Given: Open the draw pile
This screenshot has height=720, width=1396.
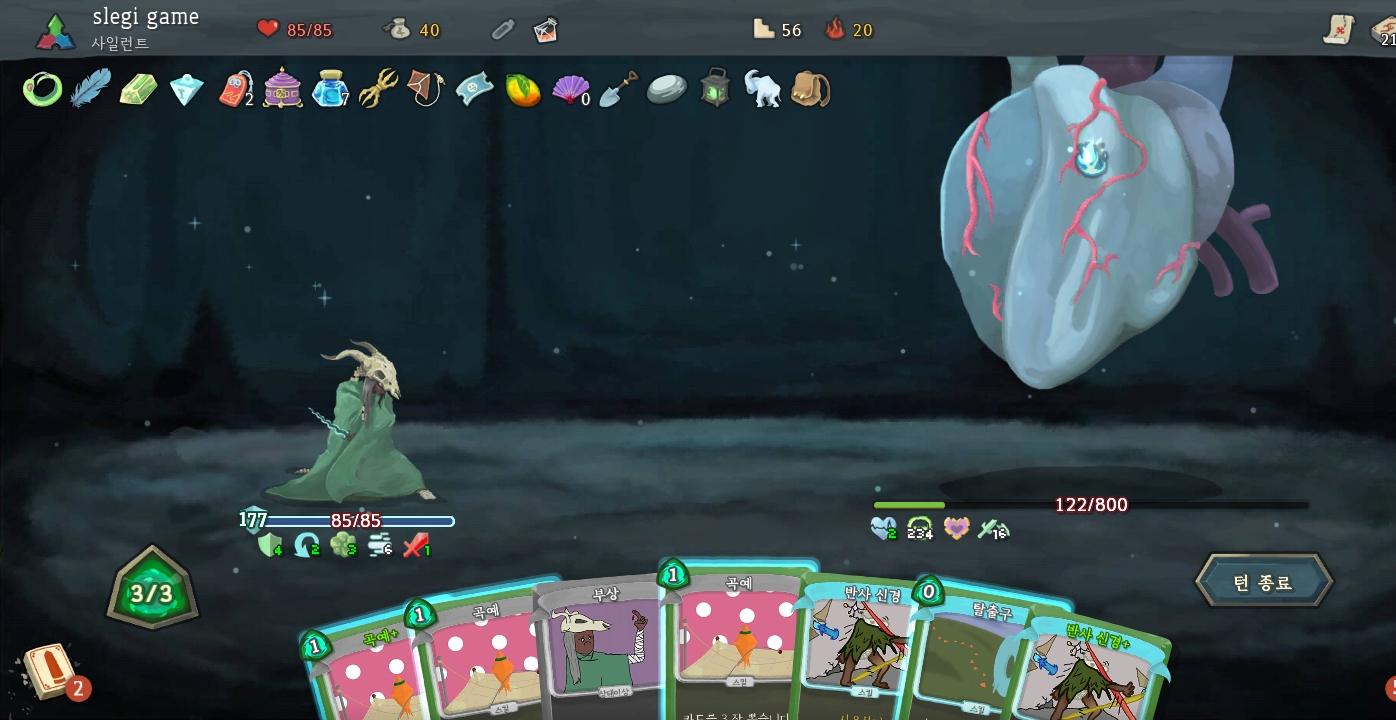Looking at the screenshot, I should (x=47, y=670).
